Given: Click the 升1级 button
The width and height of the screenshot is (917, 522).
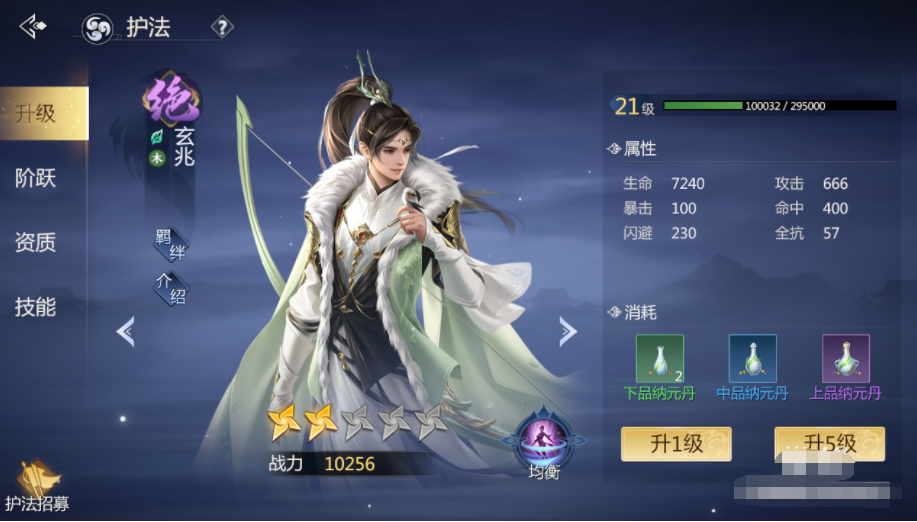Looking at the screenshot, I should point(676,444).
